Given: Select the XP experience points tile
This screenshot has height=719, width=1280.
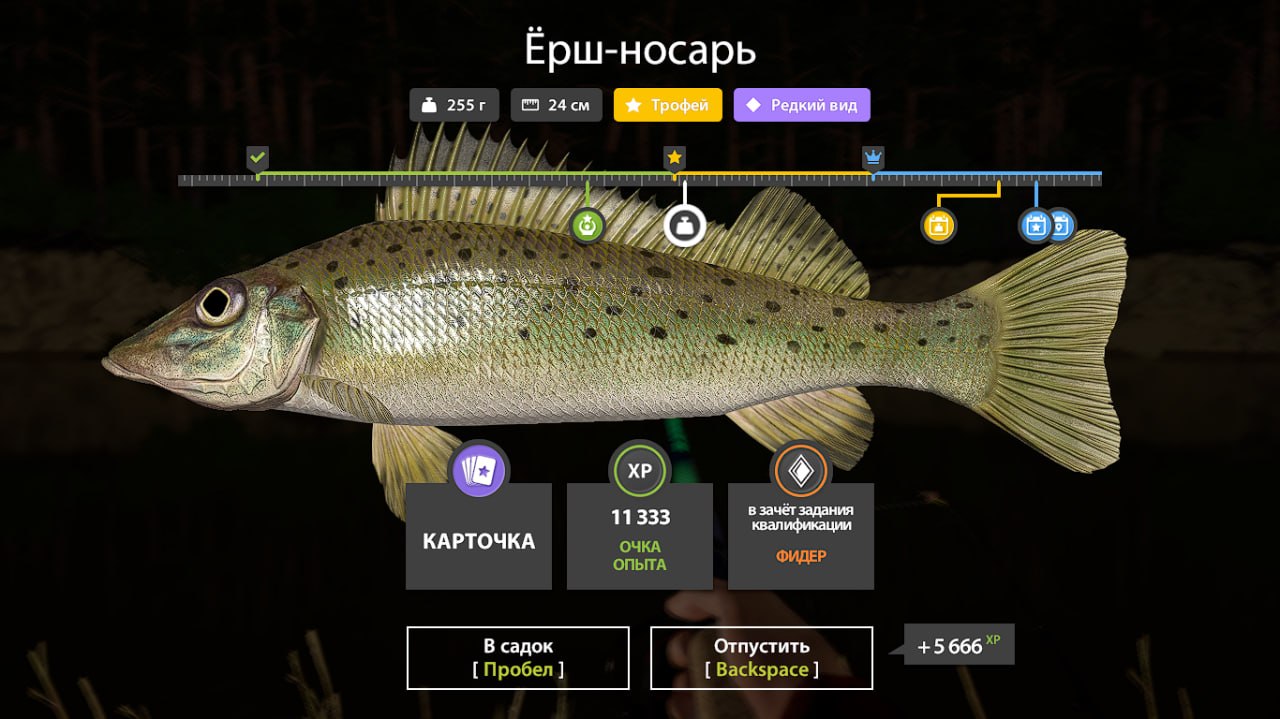Looking at the screenshot, I should click(640, 536).
